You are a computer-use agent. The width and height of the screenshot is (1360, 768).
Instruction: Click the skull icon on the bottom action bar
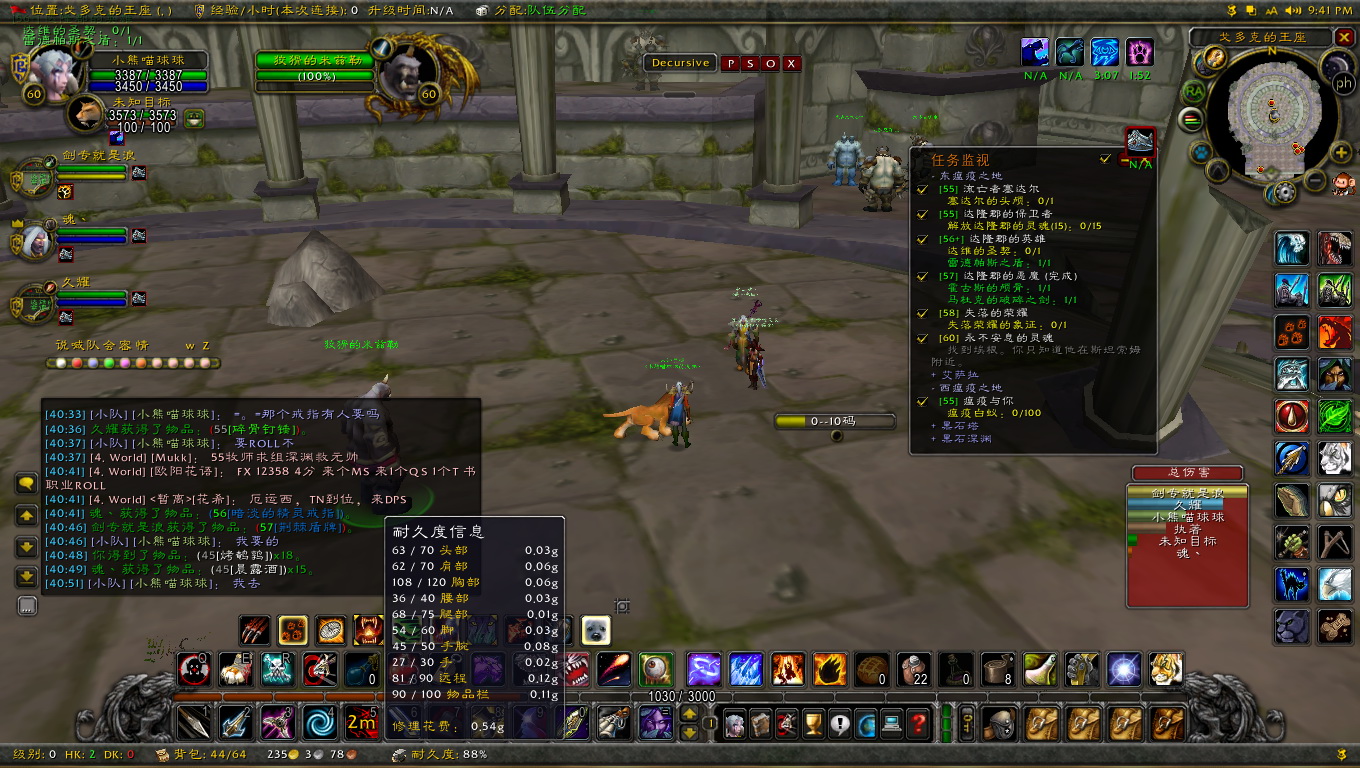275,668
